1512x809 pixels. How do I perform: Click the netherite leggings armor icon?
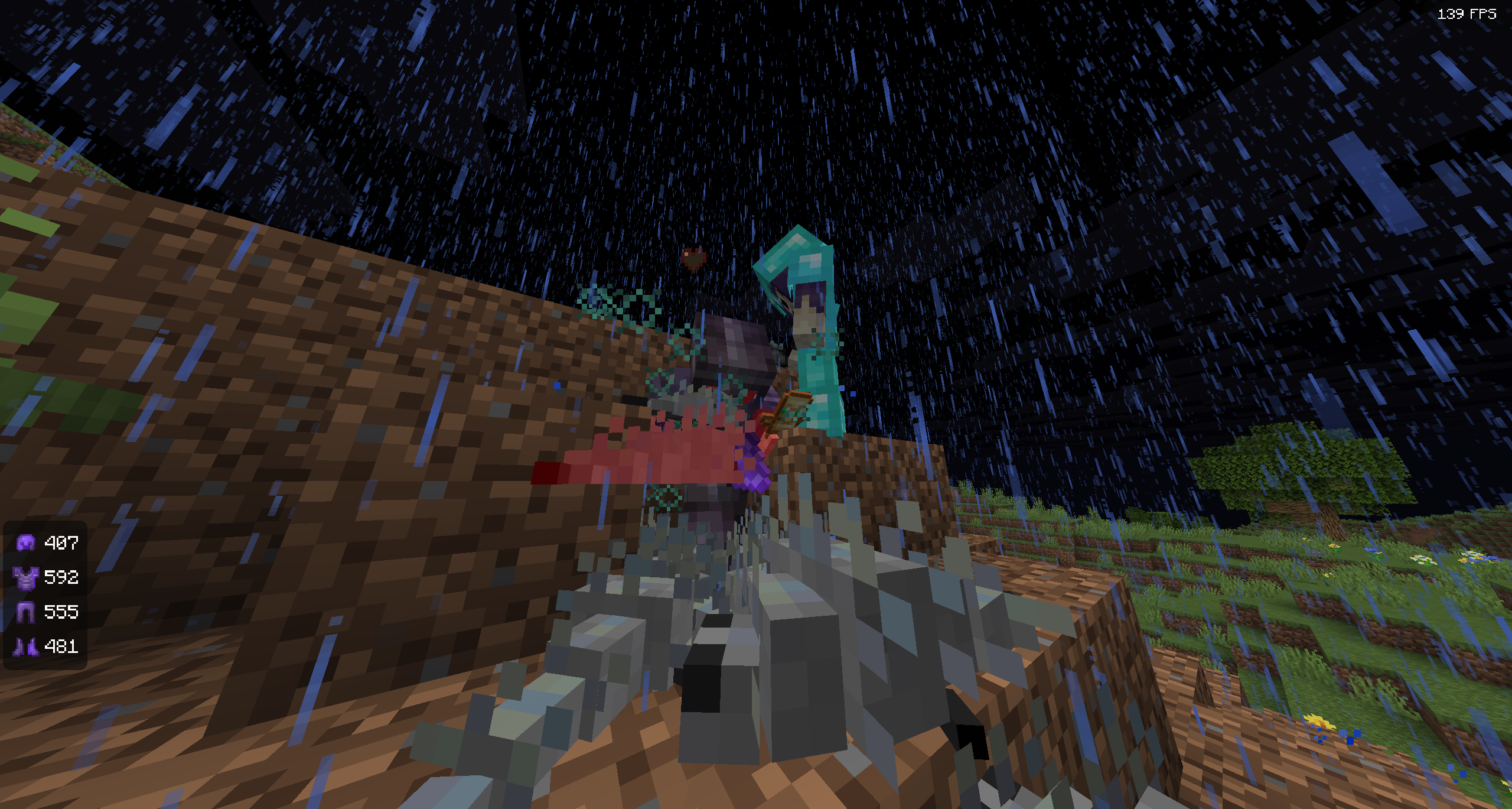click(25, 612)
